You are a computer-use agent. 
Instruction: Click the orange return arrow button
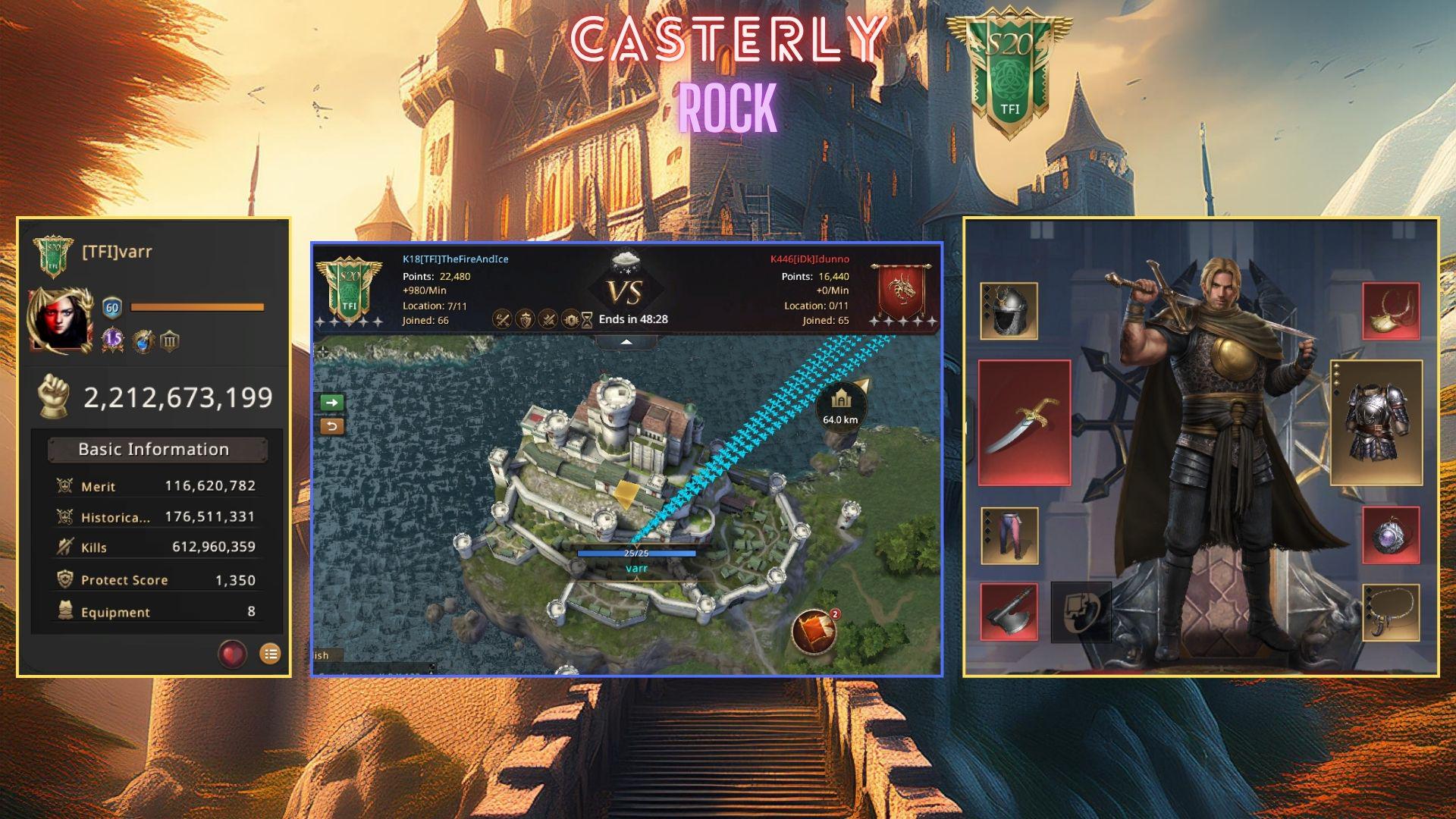point(332,426)
